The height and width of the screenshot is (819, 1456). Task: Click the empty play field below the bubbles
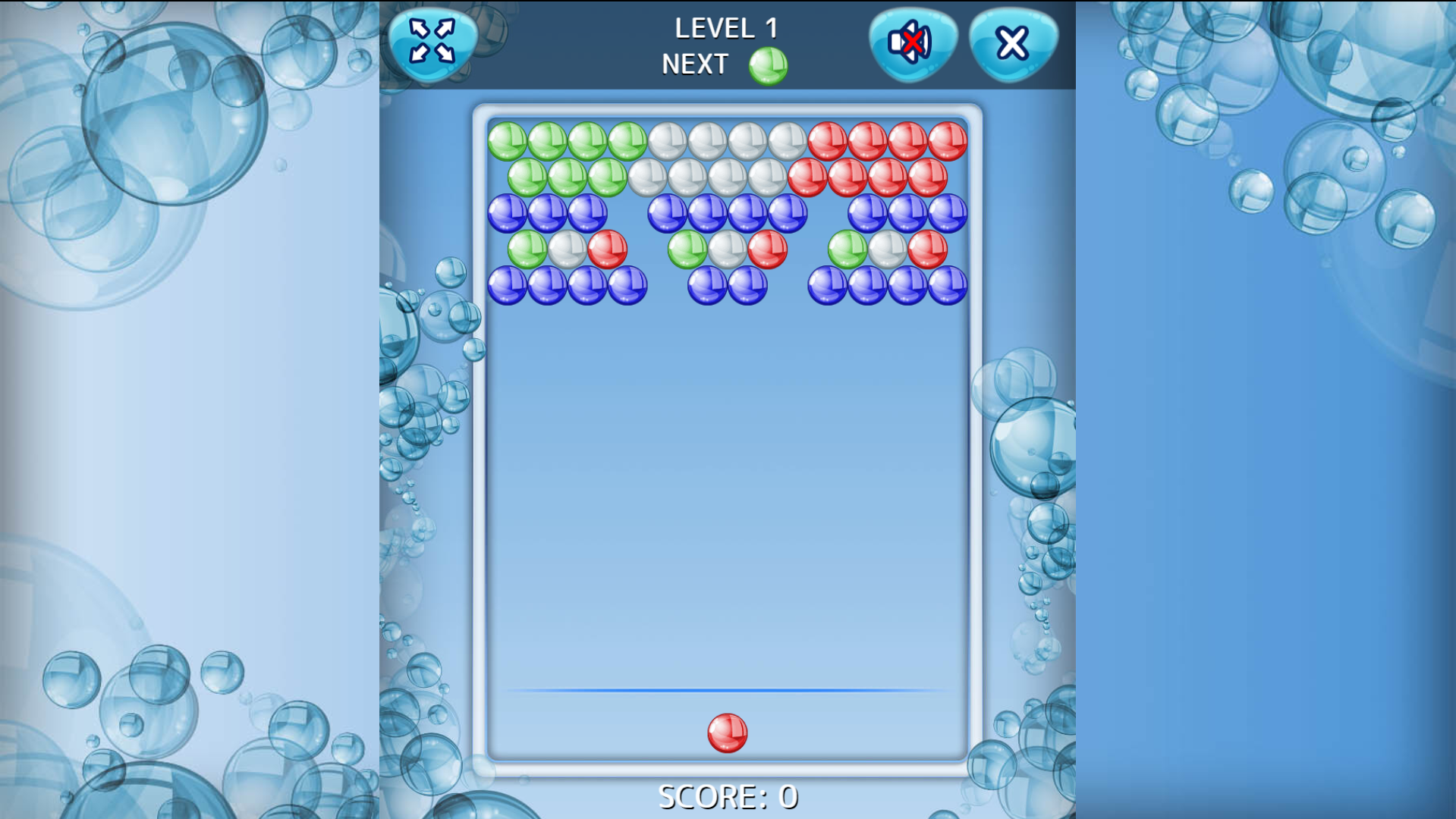pos(726,493)
